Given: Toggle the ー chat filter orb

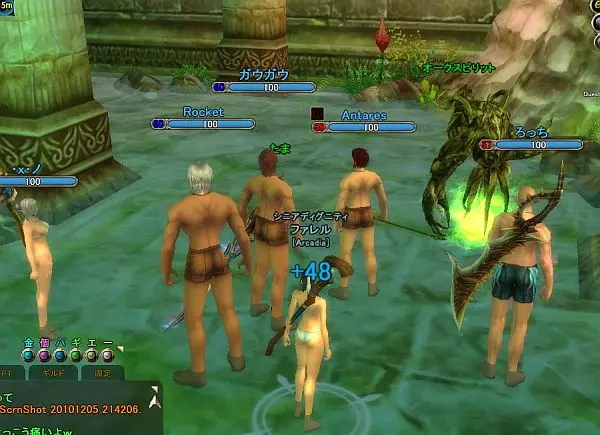Looking at the screenshot, I should click(108, 354).
